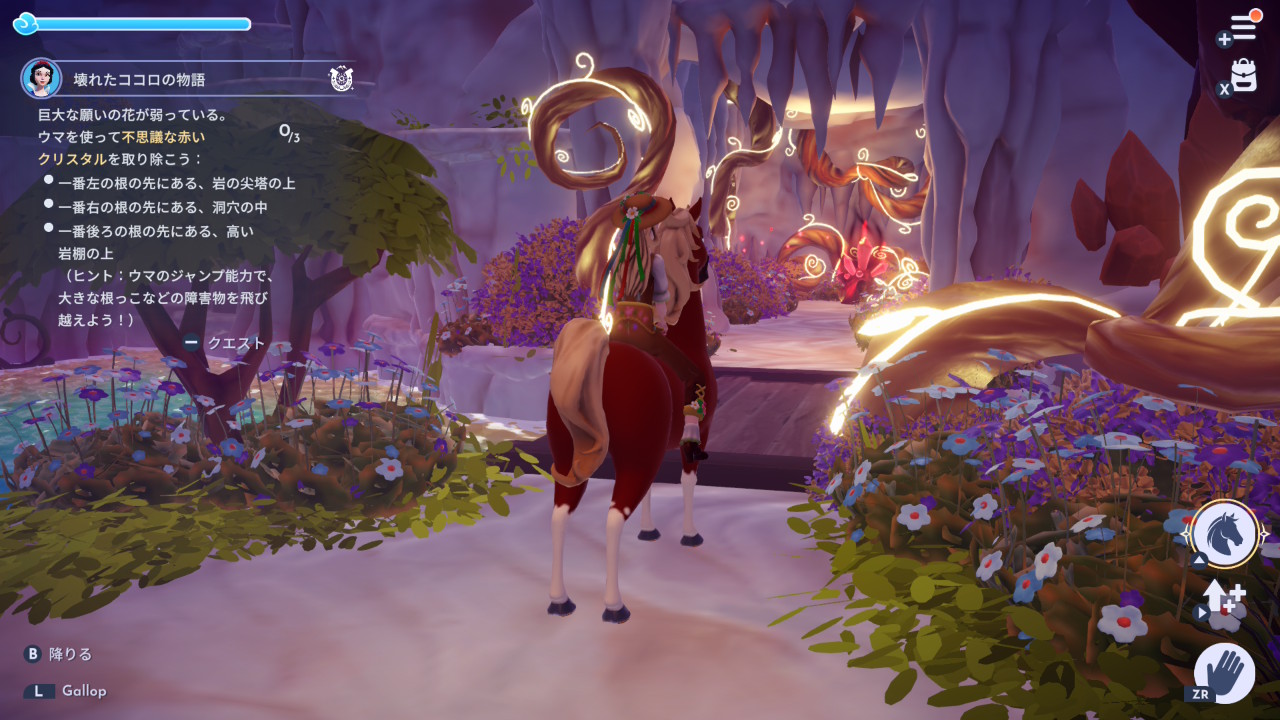The height and width of the screenshot is (720, 1280).
Task: Click the Snow White quest portrait
Action: 41,78
